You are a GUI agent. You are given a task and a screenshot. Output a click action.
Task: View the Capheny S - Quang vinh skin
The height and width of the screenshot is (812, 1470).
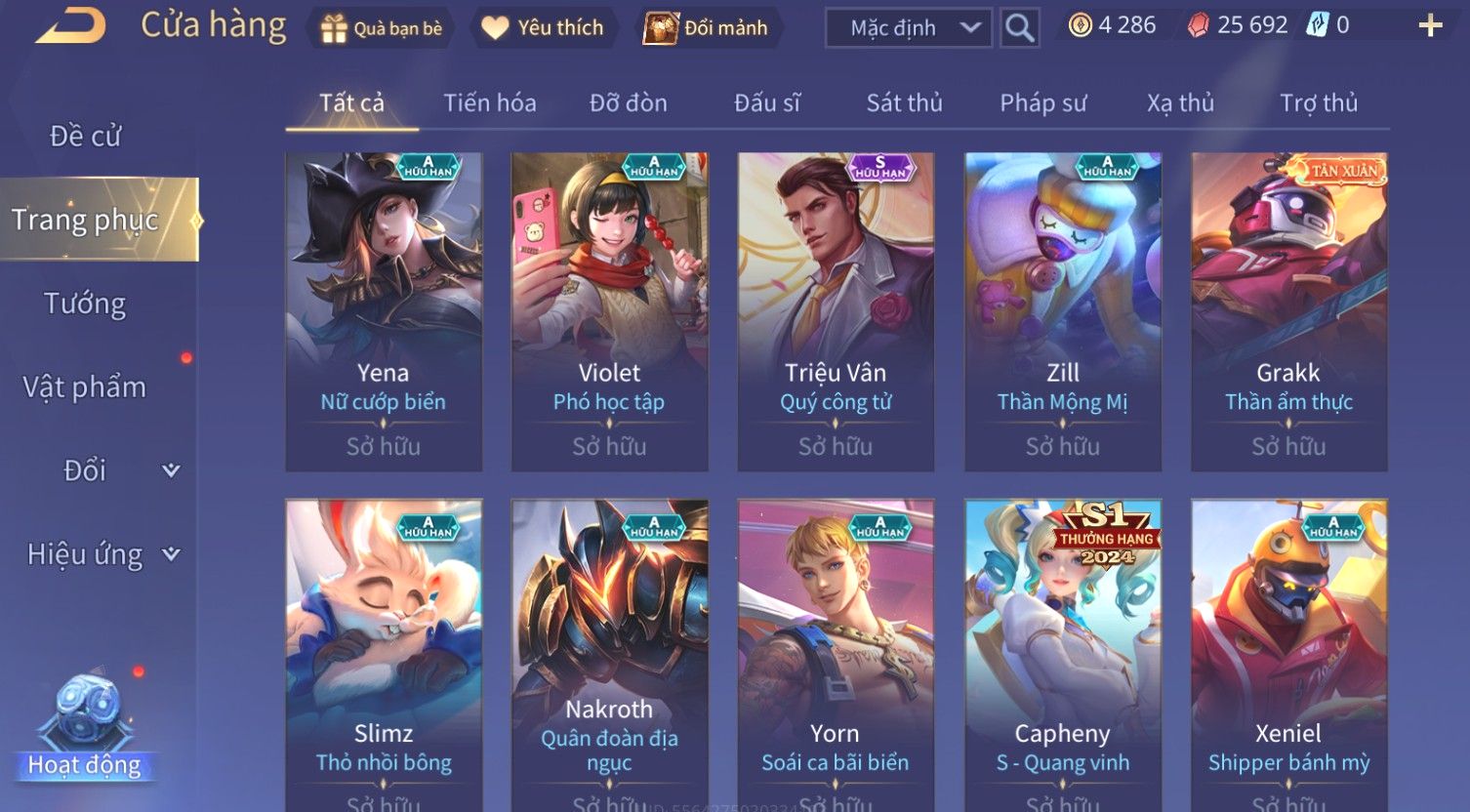tap(1062, 654)
